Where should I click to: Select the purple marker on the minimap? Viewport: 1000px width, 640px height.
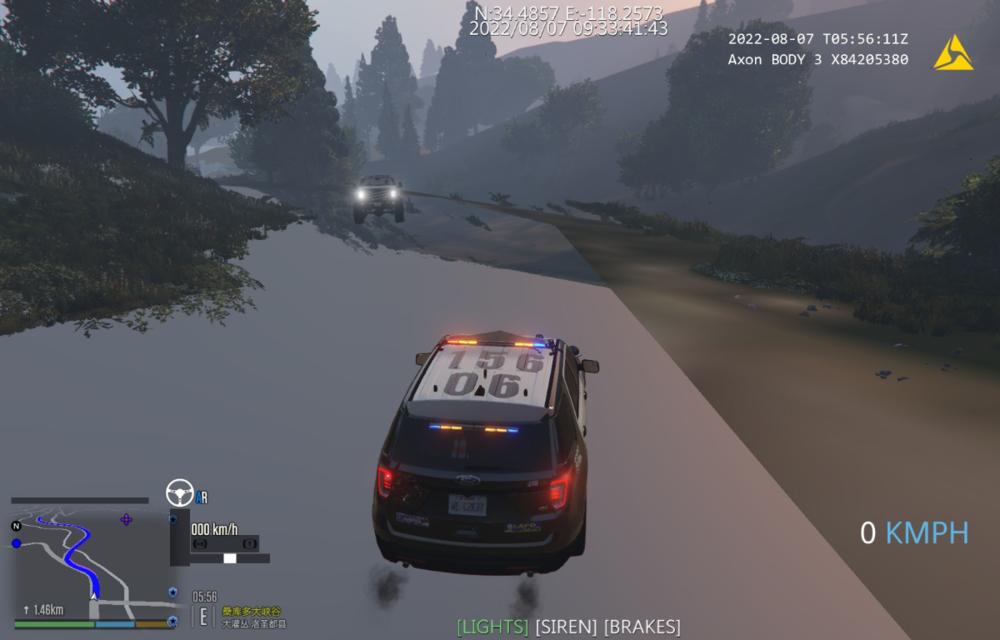[x=126, y=519]
